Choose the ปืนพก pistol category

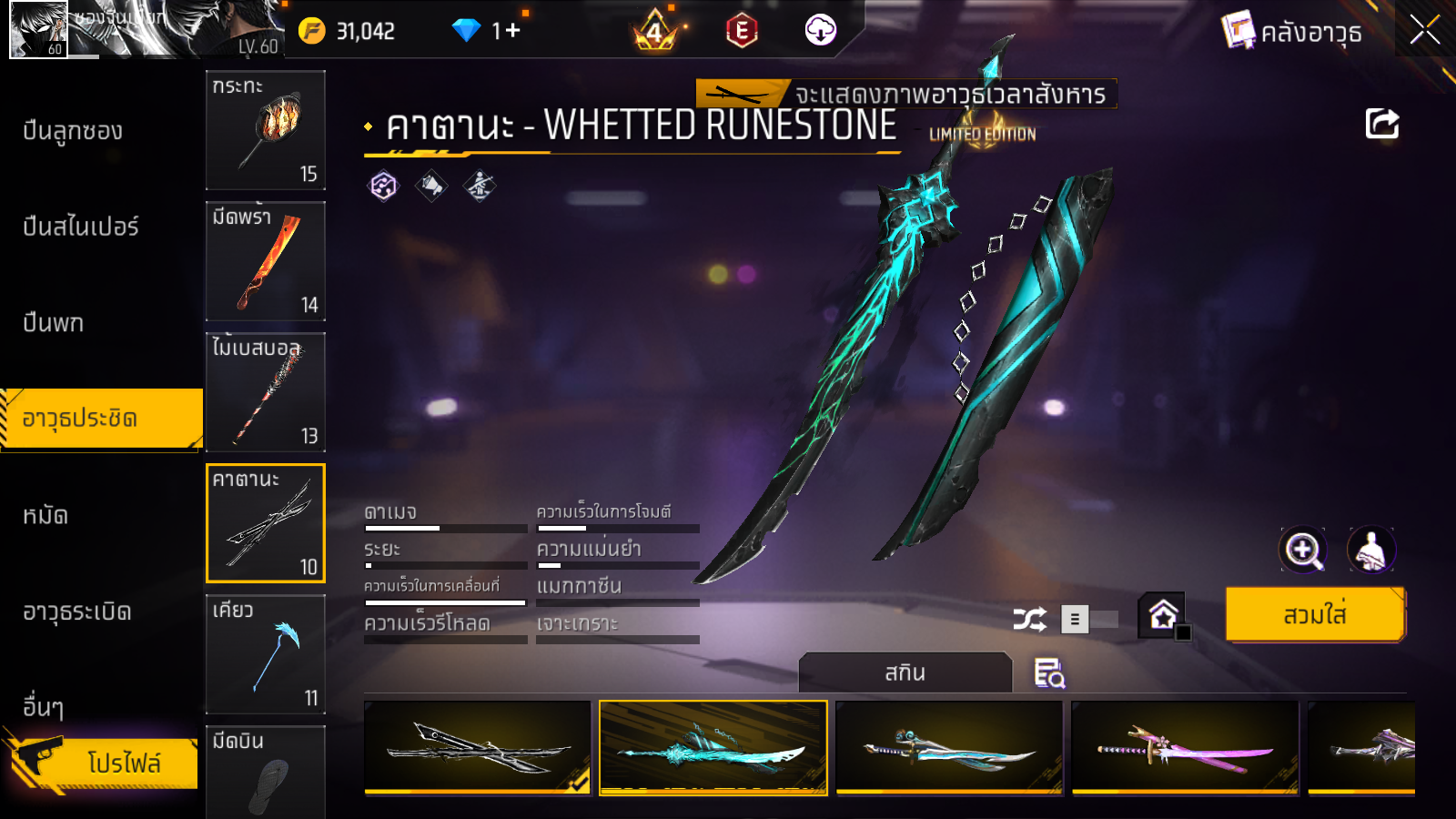(54, 323)
